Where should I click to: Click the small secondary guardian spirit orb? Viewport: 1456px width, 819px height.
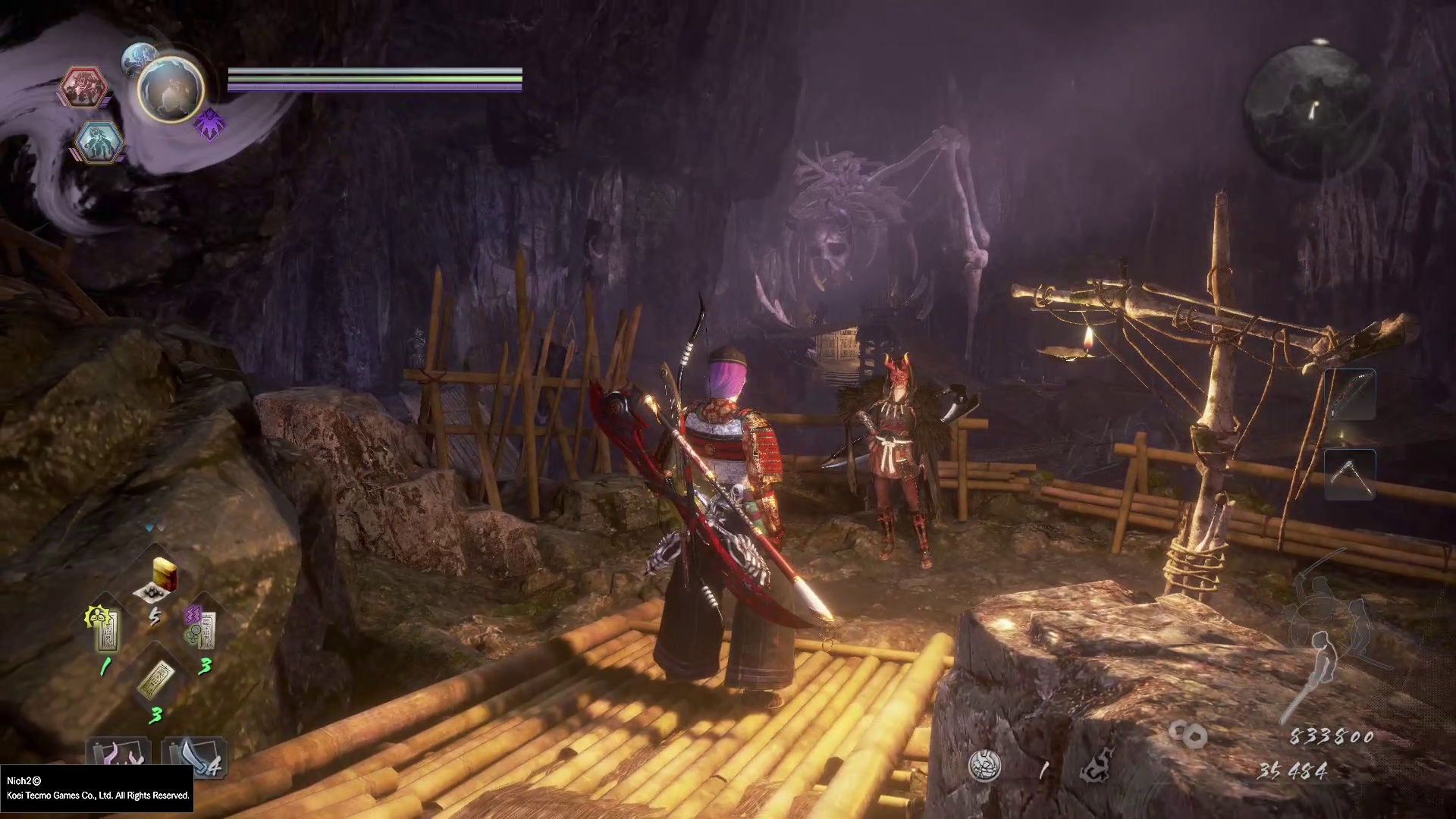[138, 58]
